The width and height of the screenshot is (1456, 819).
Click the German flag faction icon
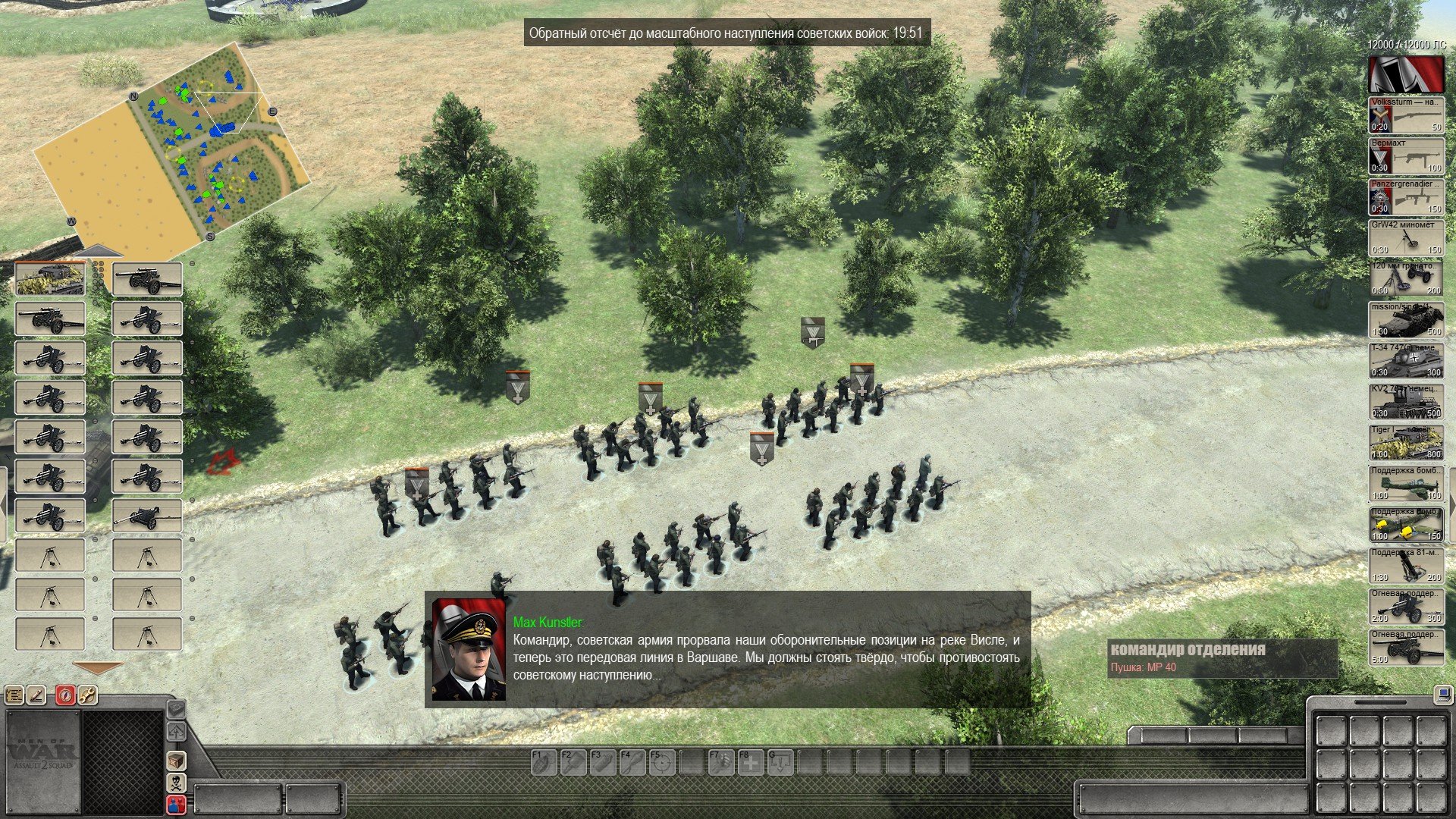pos(1406,74)
